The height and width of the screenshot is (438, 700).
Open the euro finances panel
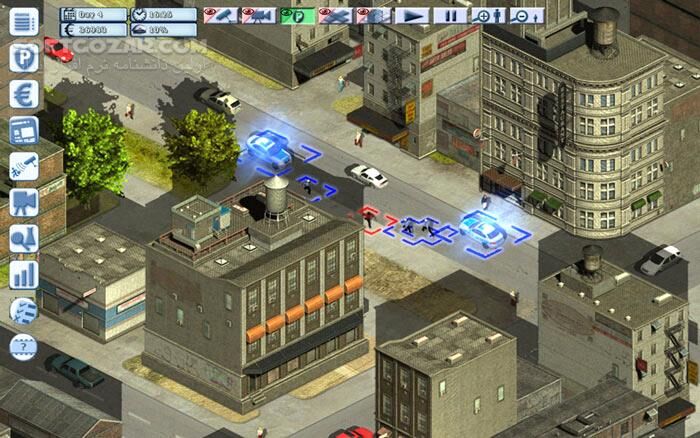pyautogui.click(x=24, y=94)
